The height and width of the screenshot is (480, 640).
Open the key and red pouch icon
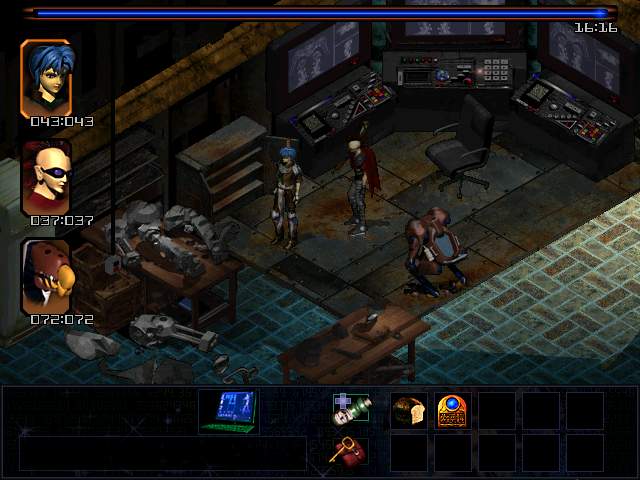click(349, 452)
